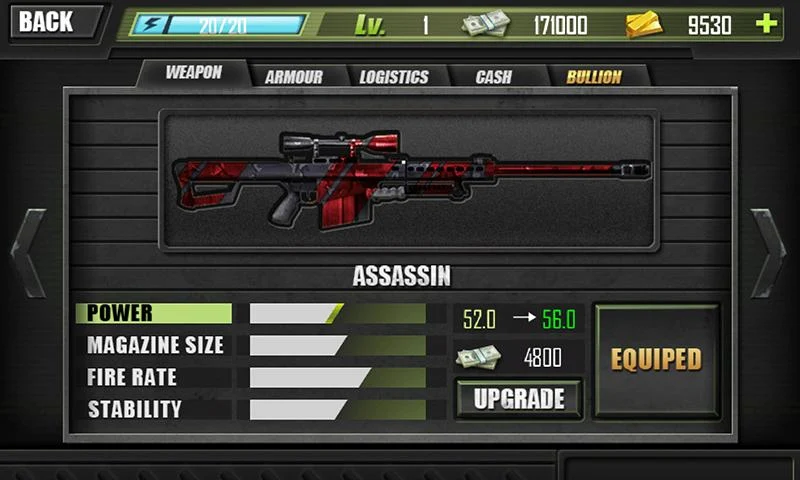Switch to the WEAPON tab
This screenshot has height=480, width=800.
[192, 73]
